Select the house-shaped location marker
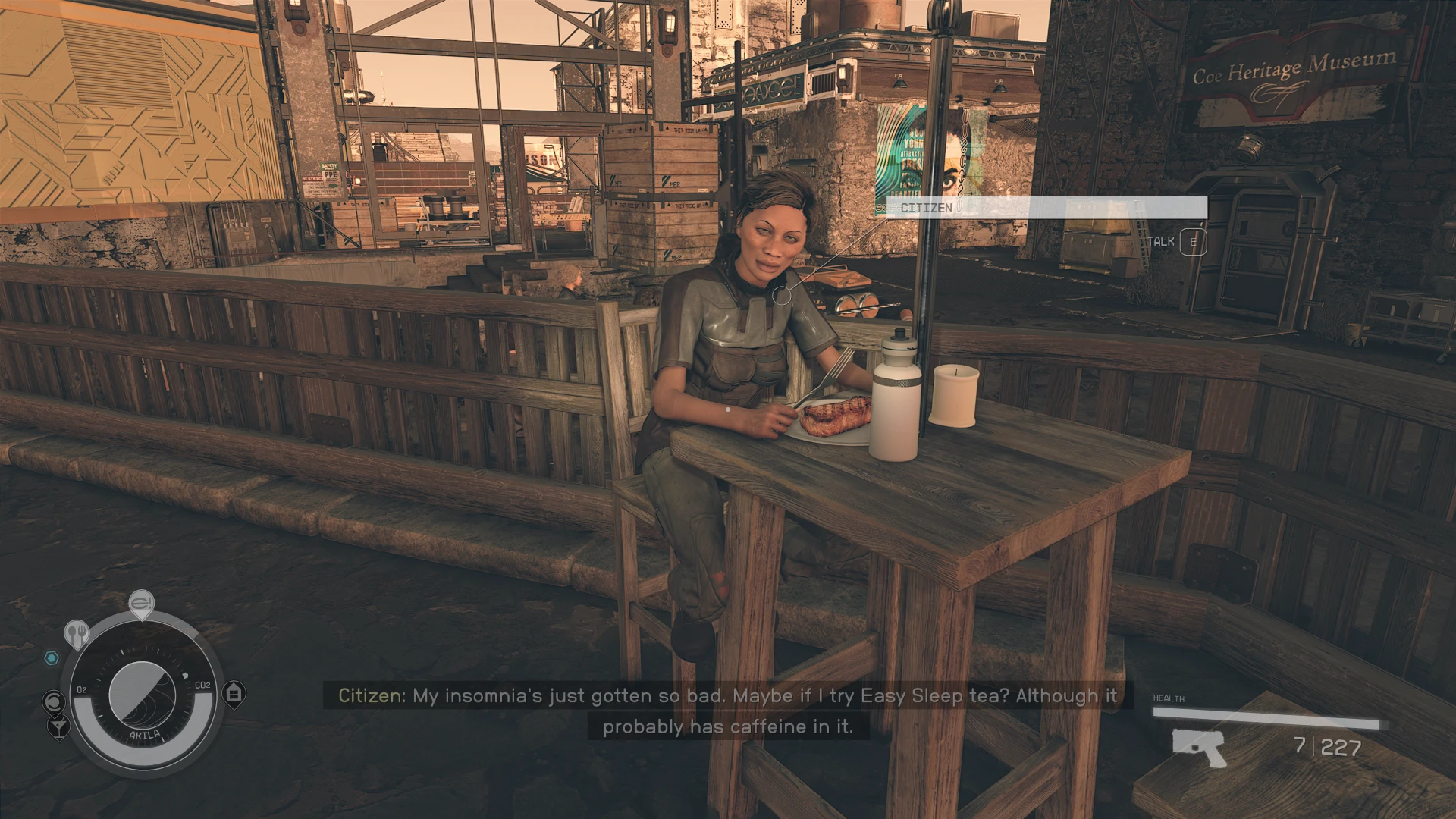 (234, 693)
